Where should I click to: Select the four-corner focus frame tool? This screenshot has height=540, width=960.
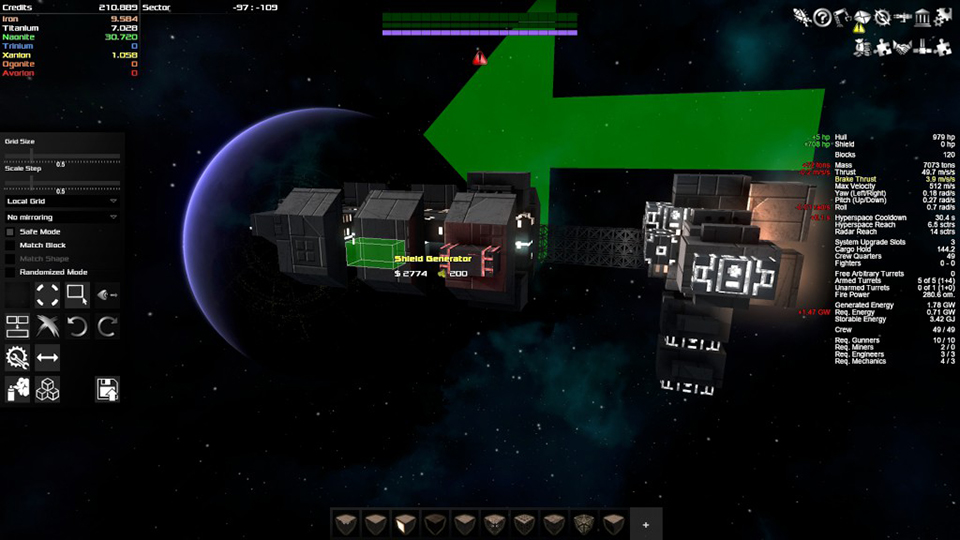tap(47, 295)
